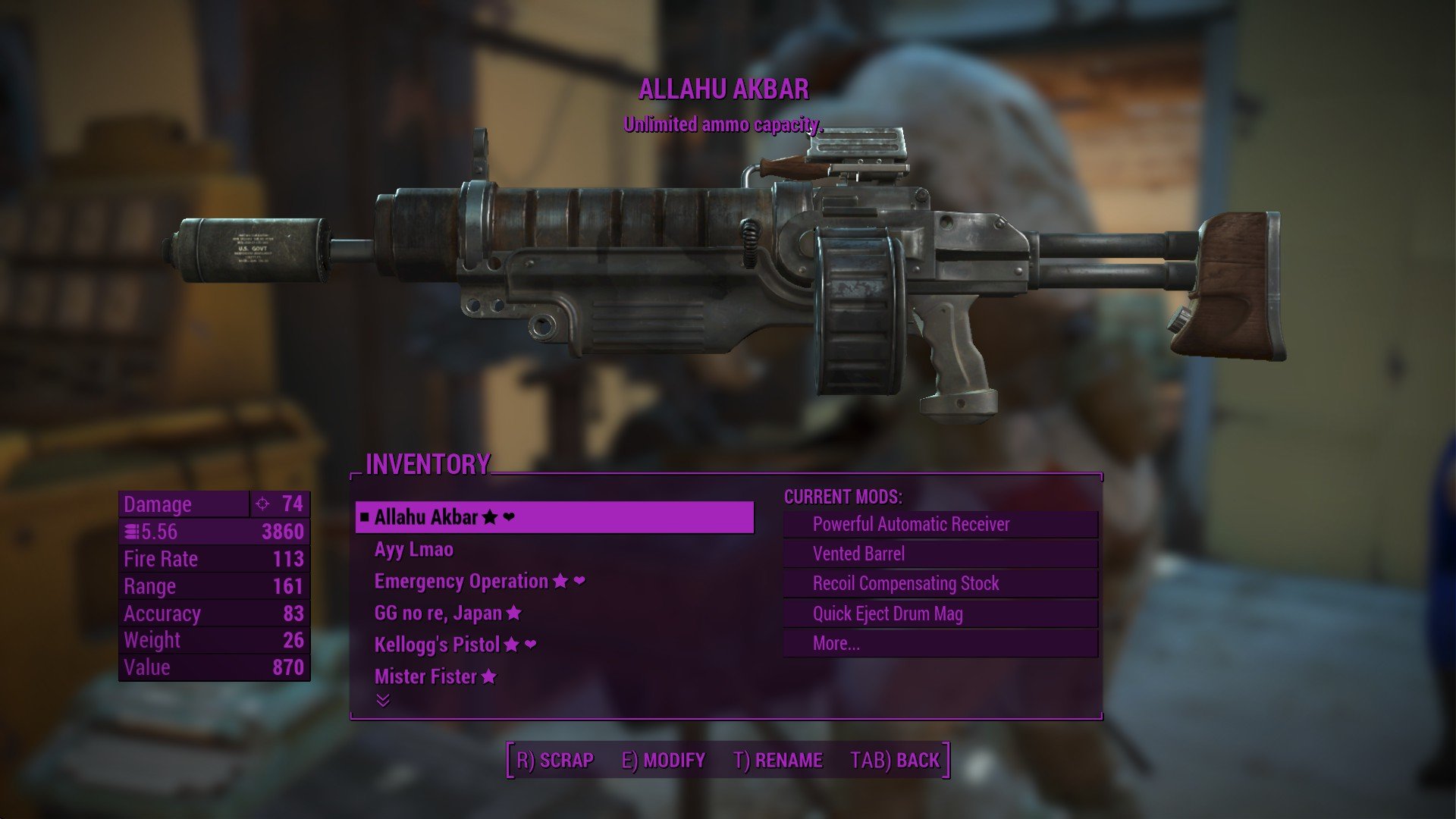1456x819 pixels.
Task: Choose the Ayy Lmao weapon entry
Action: coord(413,550)
